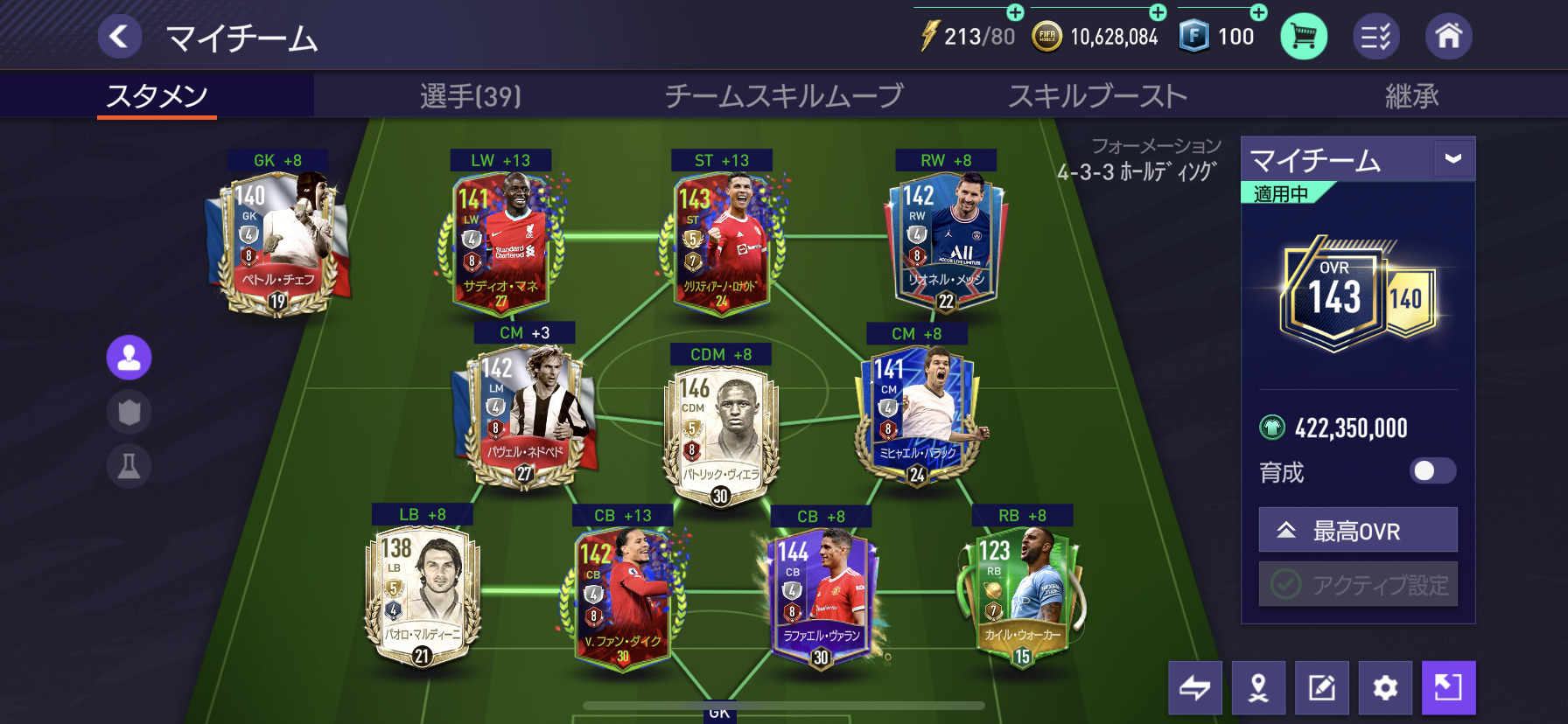The width and height of the screenshot is (1568, 724).
Task: Open the checklist quests icon
Action: (x=1375, y=37)
